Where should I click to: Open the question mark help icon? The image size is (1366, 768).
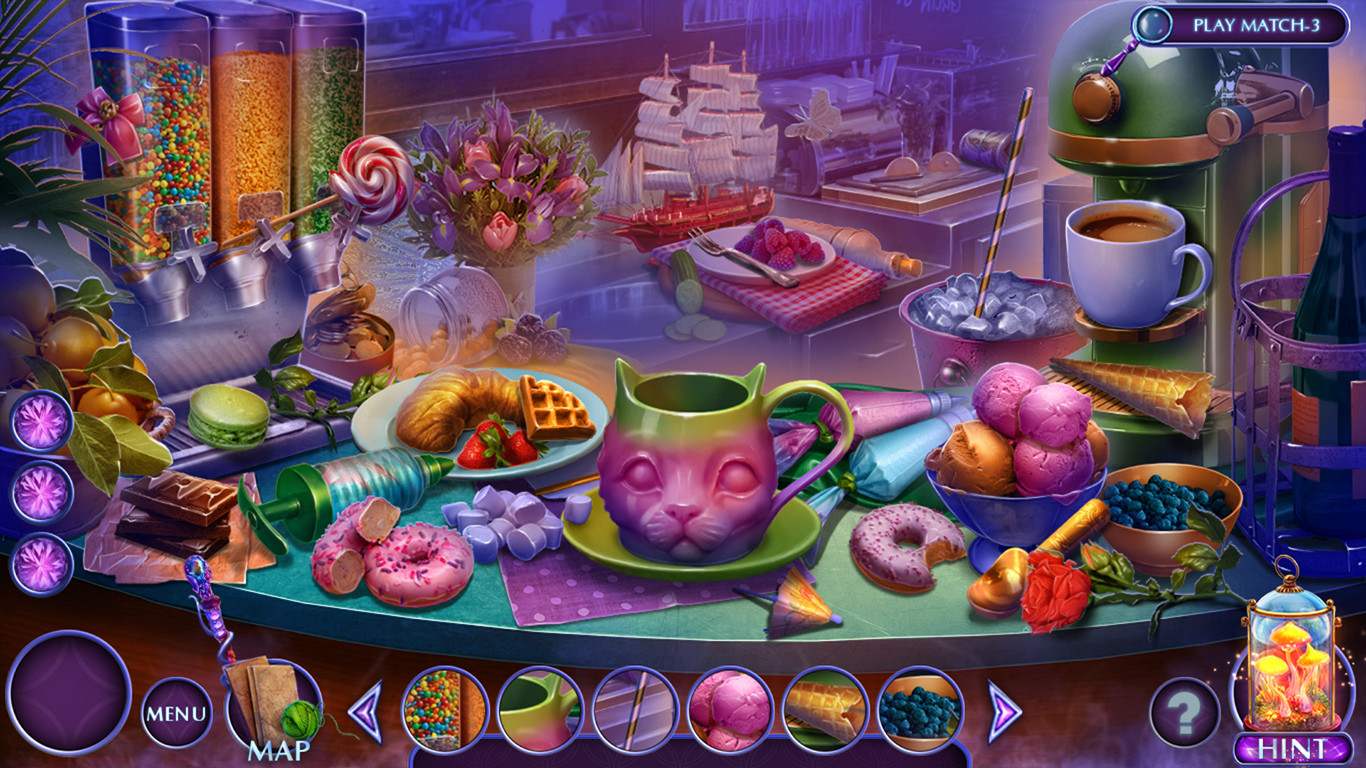pyautogui.click(x=1184, y=712)
